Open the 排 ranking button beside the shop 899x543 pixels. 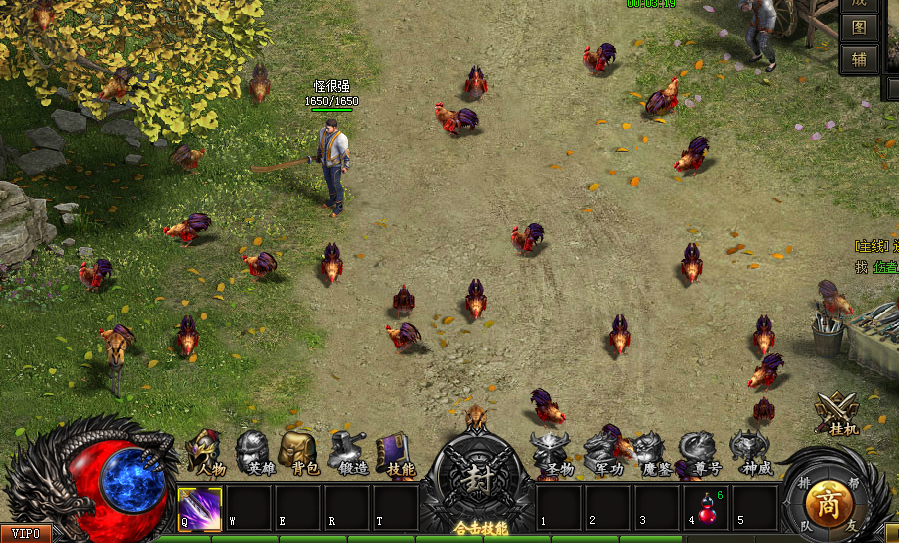tap(803, 483)
